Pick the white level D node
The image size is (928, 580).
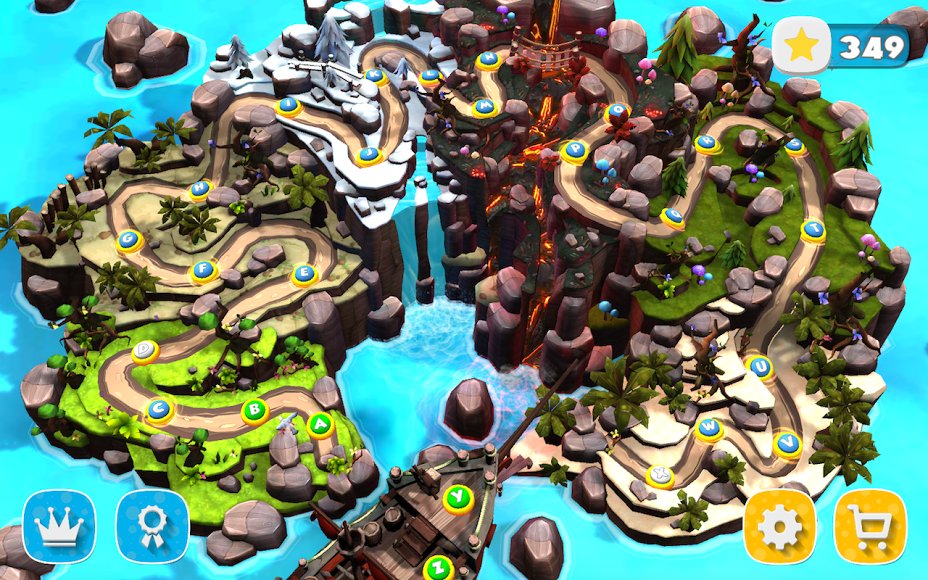click(x=145, y=349)
